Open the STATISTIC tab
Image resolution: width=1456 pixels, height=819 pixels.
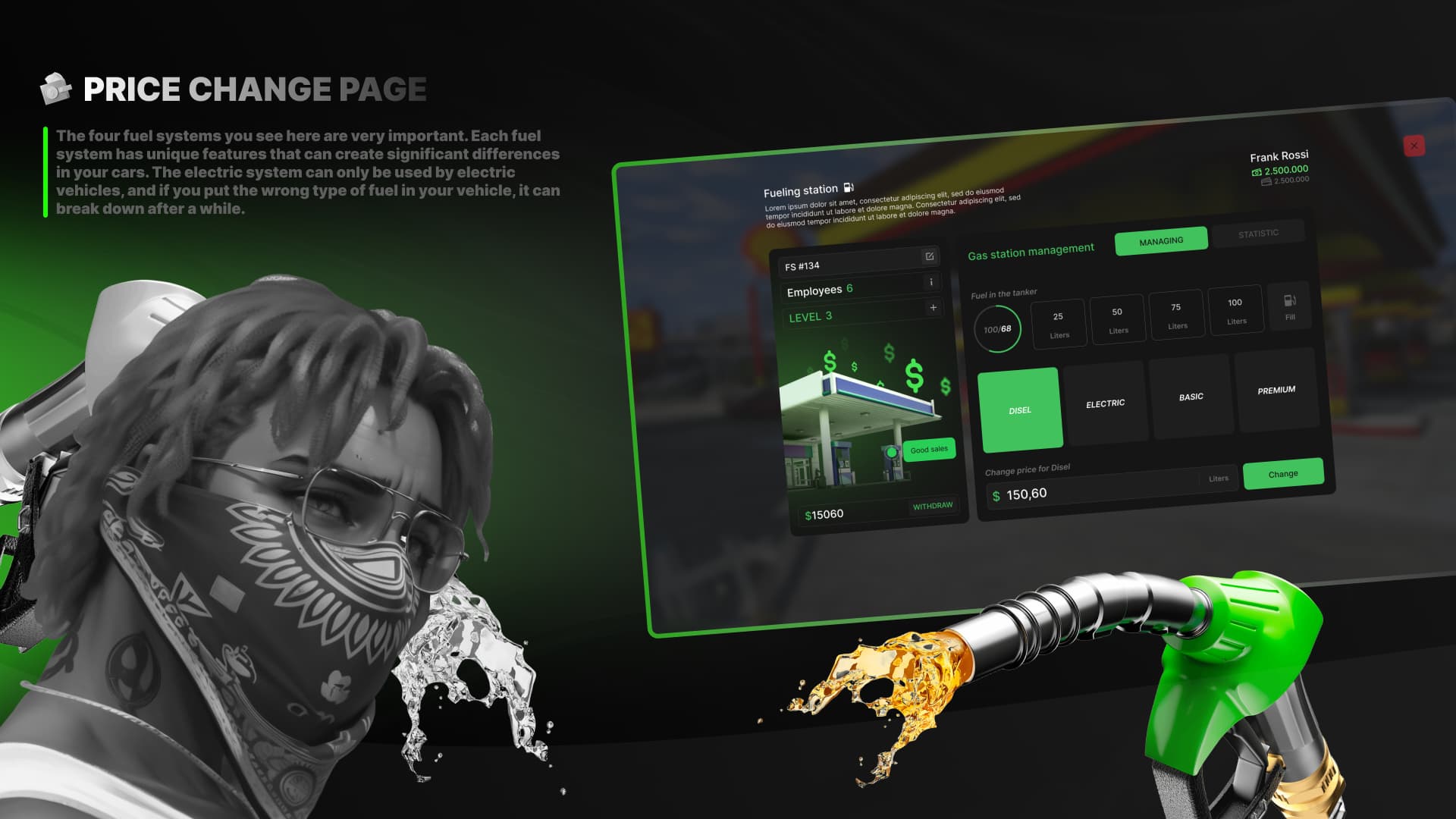pyautogui.click(x=1260, y=232)
